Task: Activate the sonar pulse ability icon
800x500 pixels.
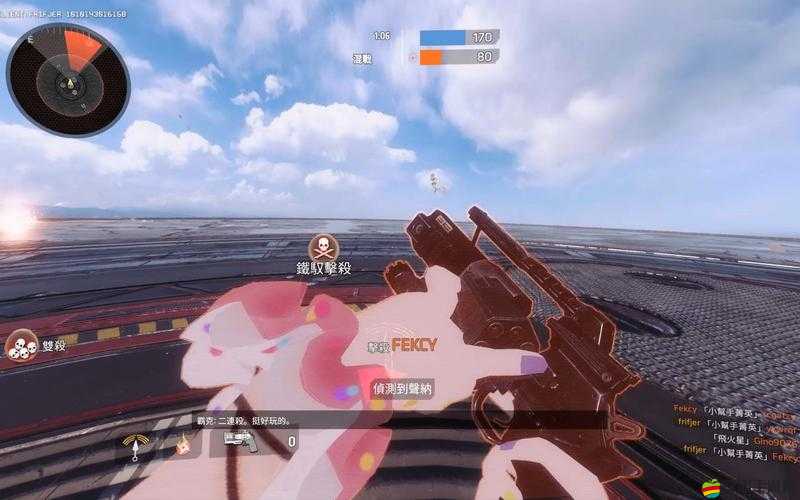Action: pyautogui.click(x=133, y=443)
